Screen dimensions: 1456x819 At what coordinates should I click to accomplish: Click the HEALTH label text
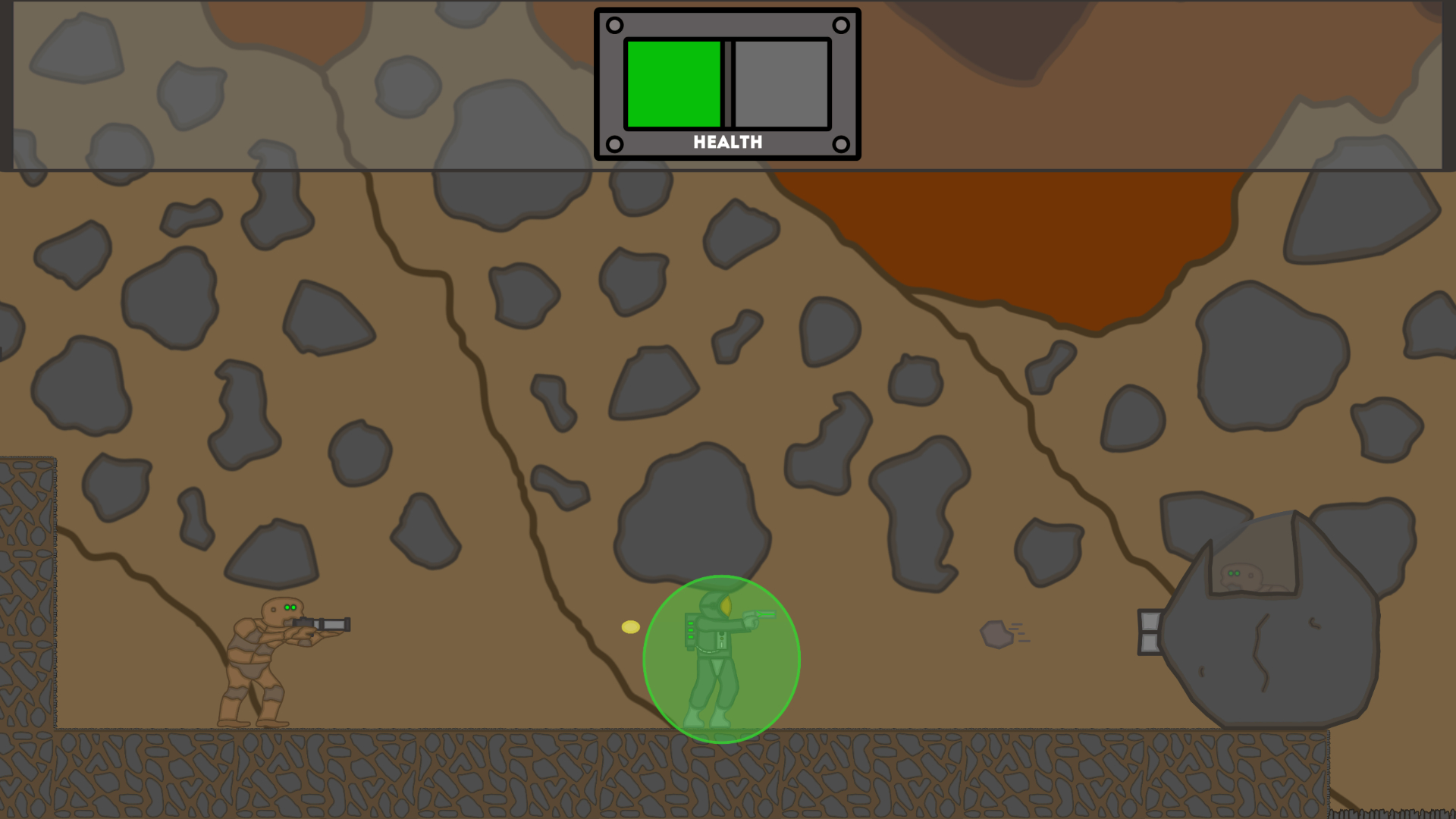click(x=727, y=141)
